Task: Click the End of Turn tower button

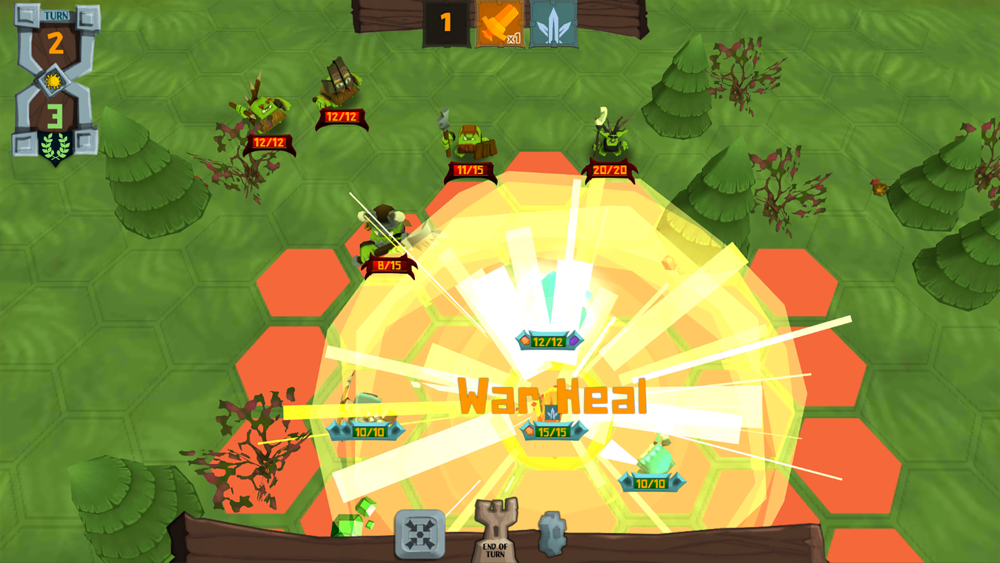Action: click(x=494, y=529)
